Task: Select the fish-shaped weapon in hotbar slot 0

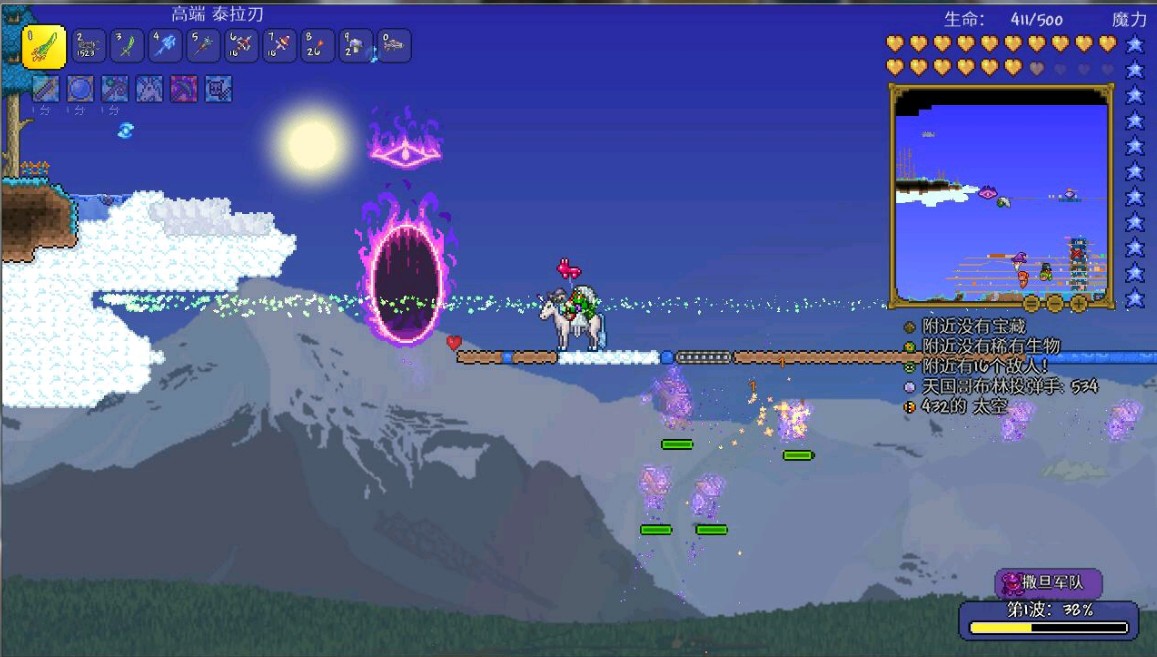Action: pos(393,46)
